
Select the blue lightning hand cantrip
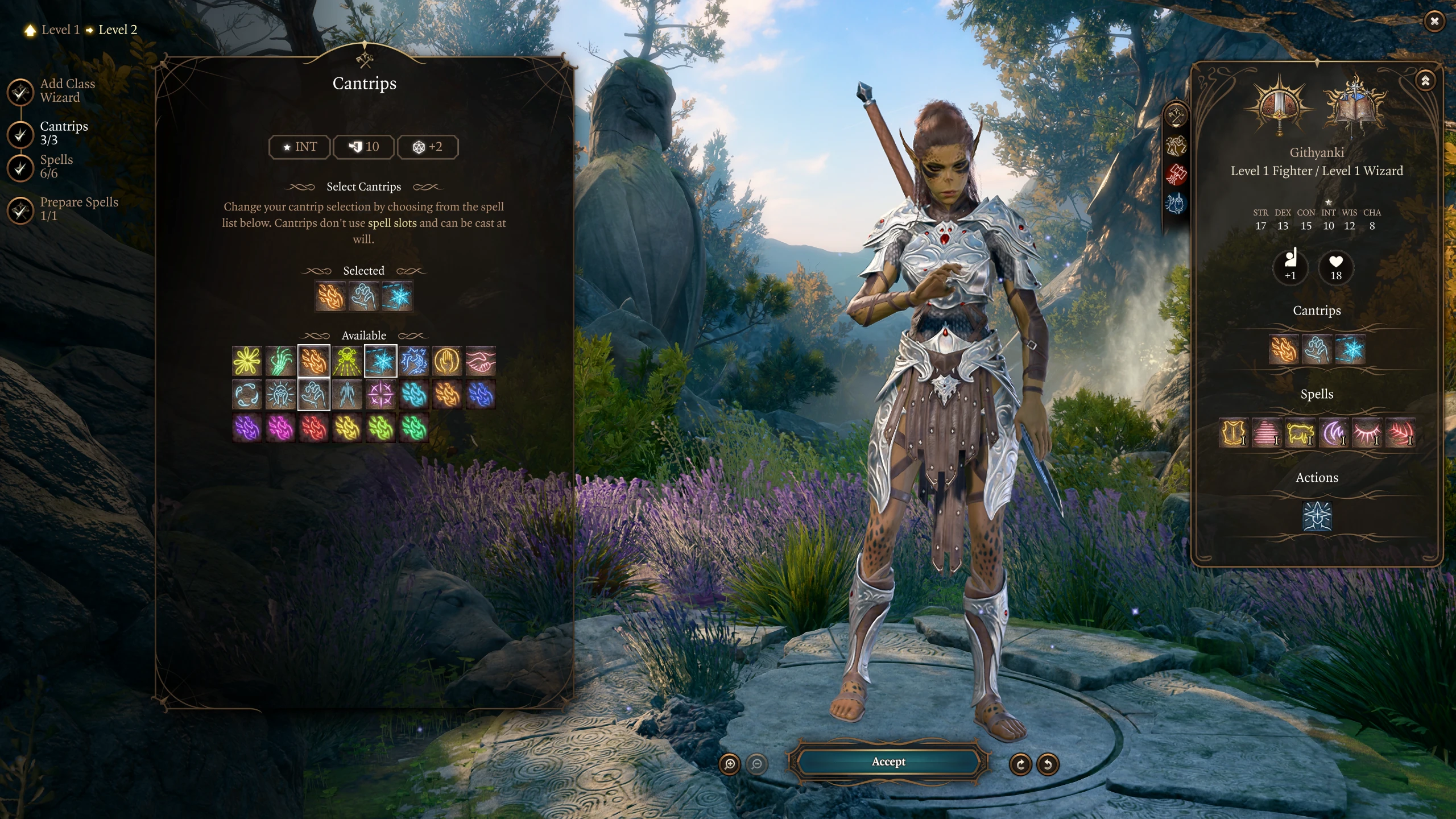[414, 361]
